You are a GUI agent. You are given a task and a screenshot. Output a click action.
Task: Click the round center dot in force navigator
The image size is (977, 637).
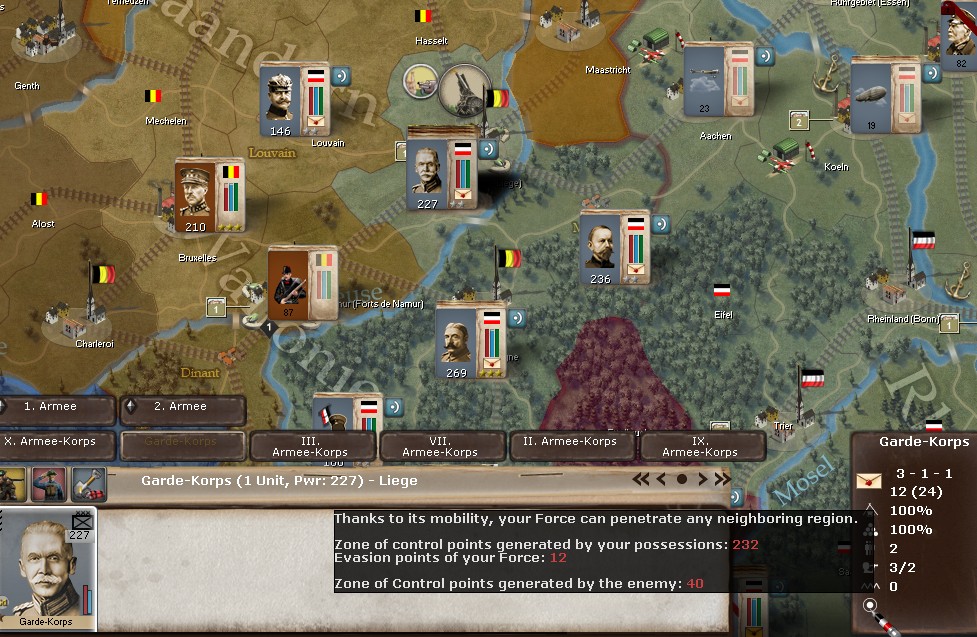coord(682,480)
